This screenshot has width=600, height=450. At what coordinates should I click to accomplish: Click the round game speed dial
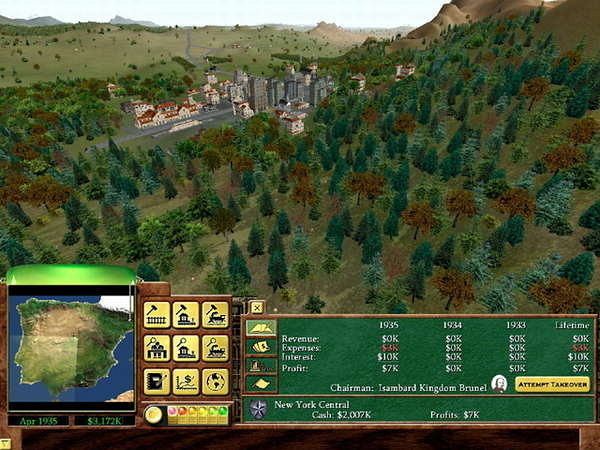point(153,414)
